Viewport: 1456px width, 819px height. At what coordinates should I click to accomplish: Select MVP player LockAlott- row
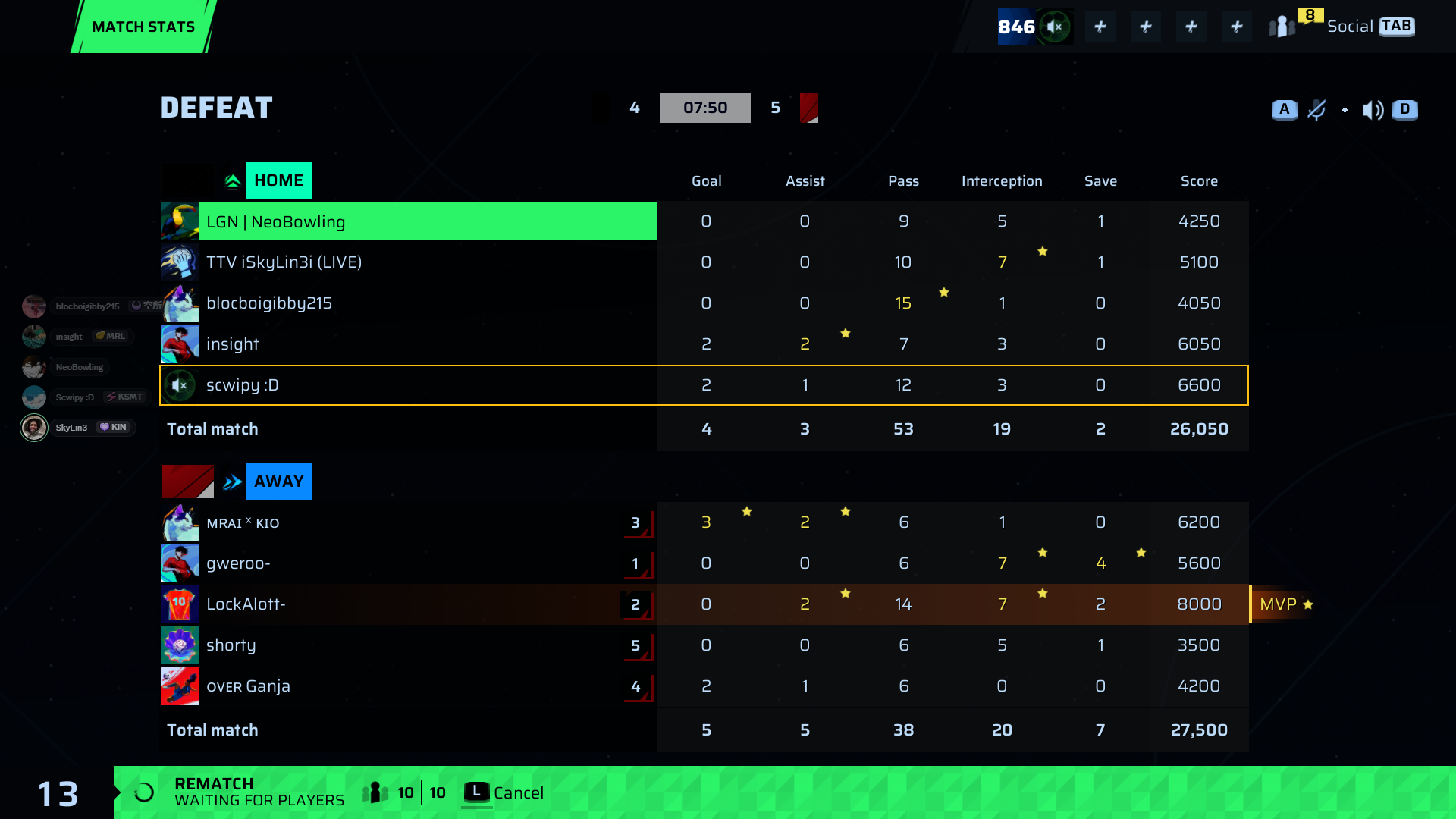409,604
